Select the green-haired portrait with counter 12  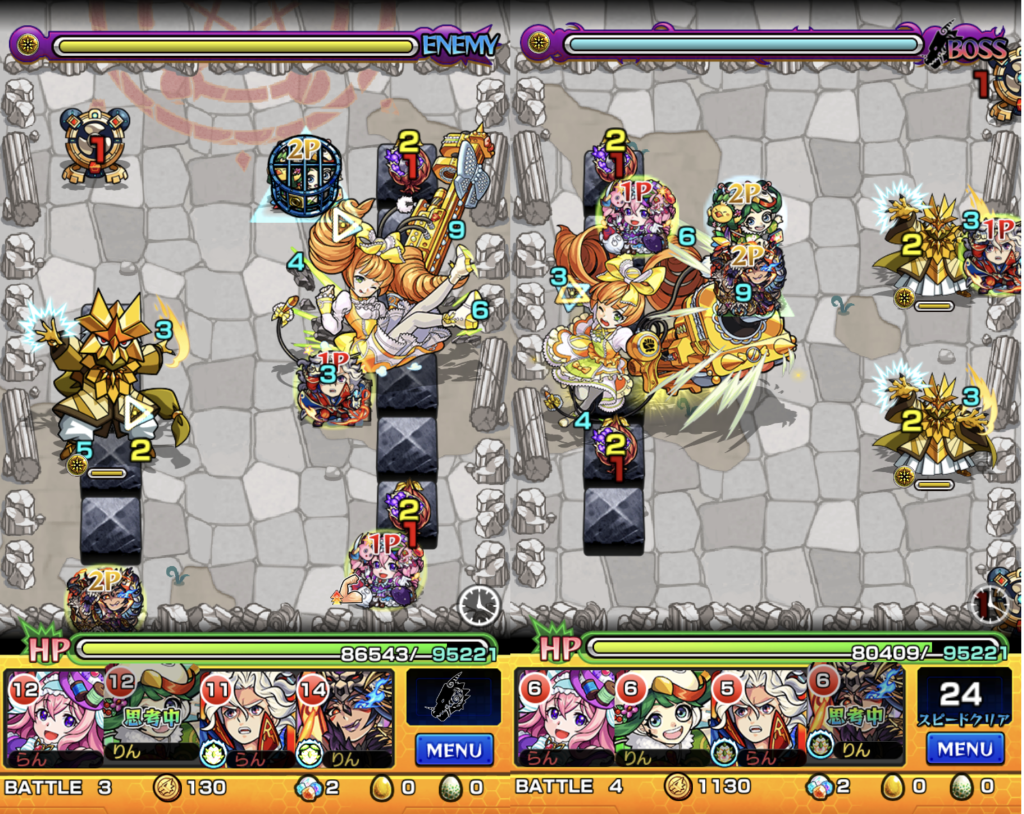pyautogui.click(x=151, y=717)
